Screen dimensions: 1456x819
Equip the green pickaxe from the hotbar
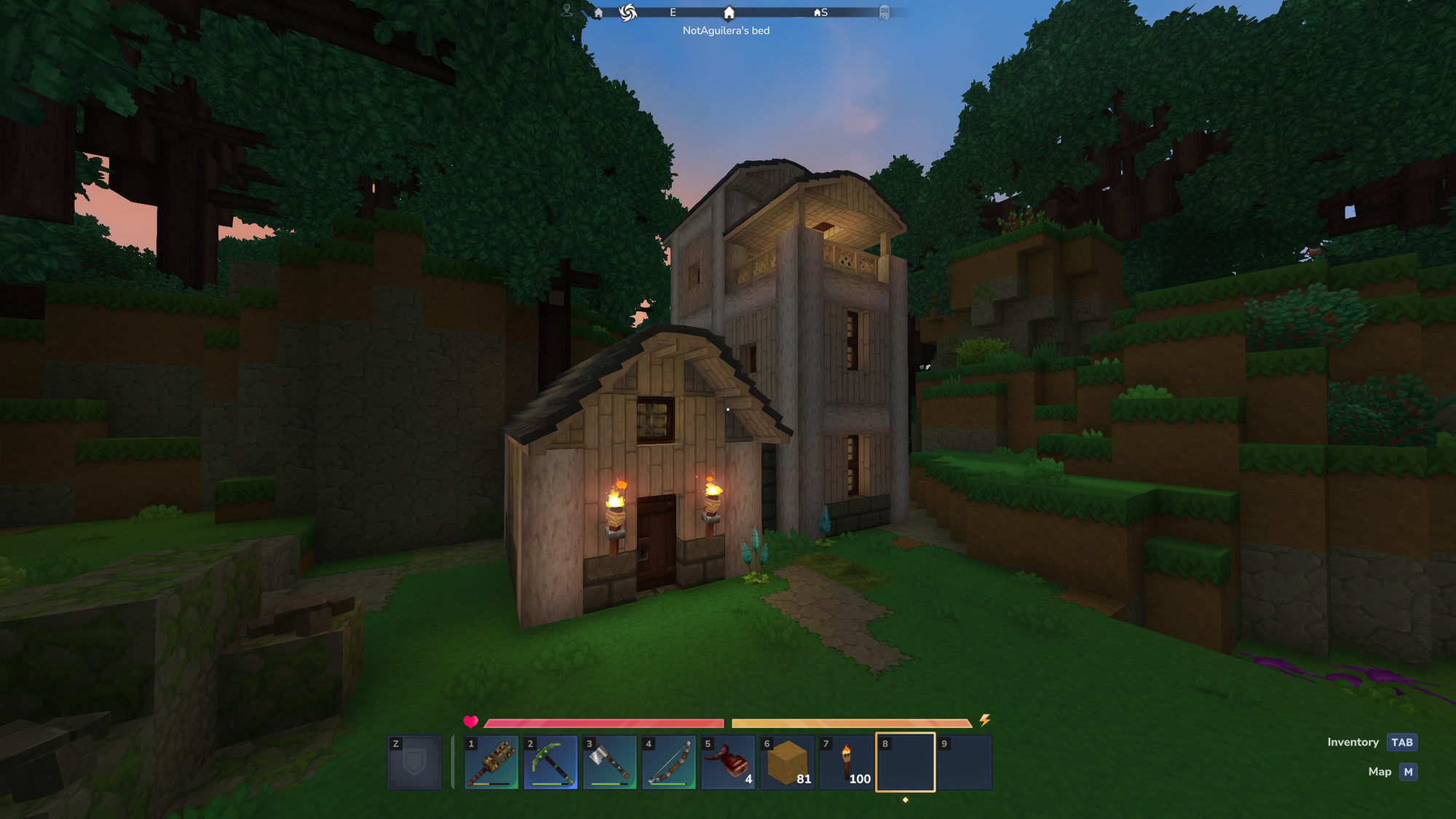click(x=550, y=762)
